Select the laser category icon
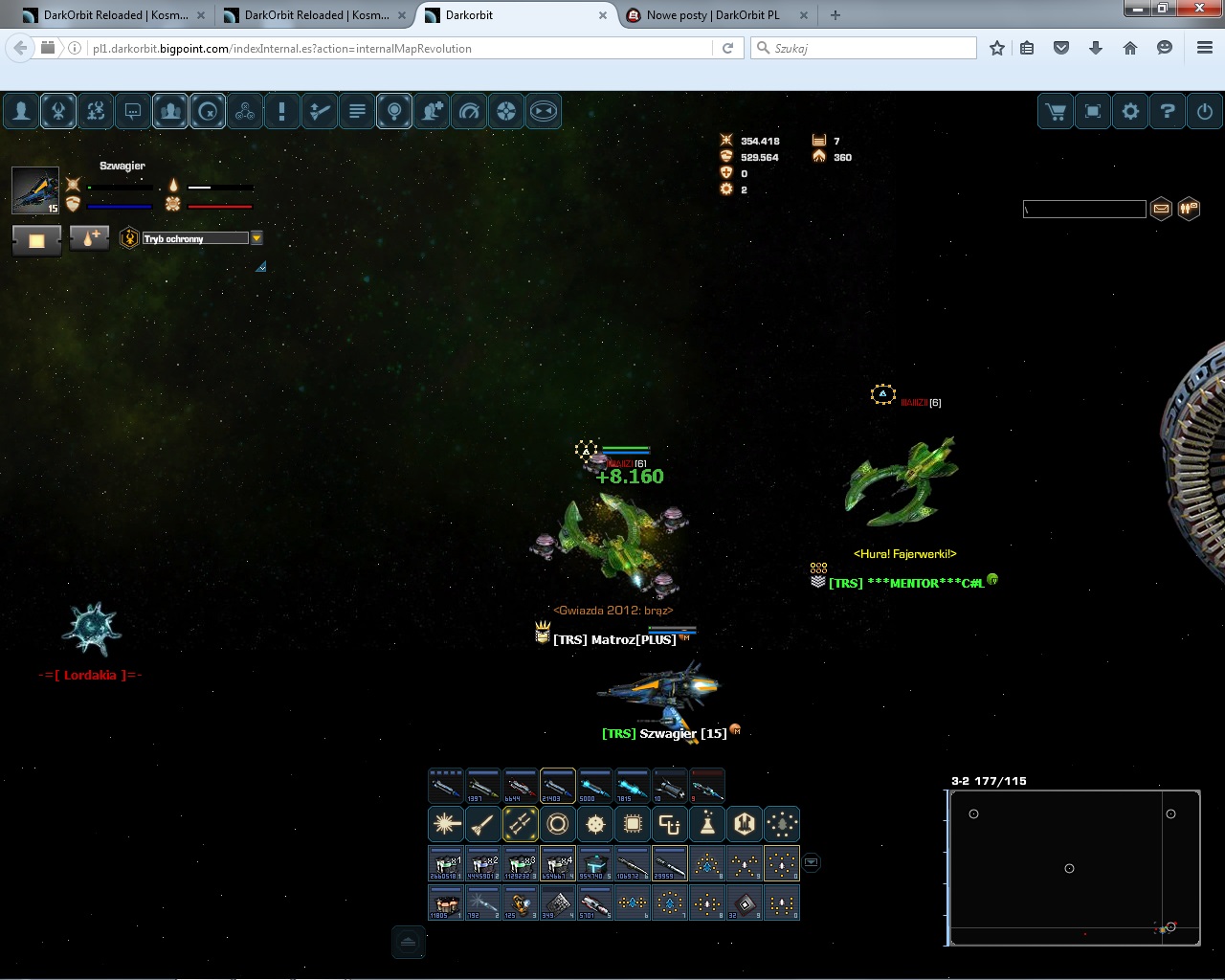 coord(446,823)
